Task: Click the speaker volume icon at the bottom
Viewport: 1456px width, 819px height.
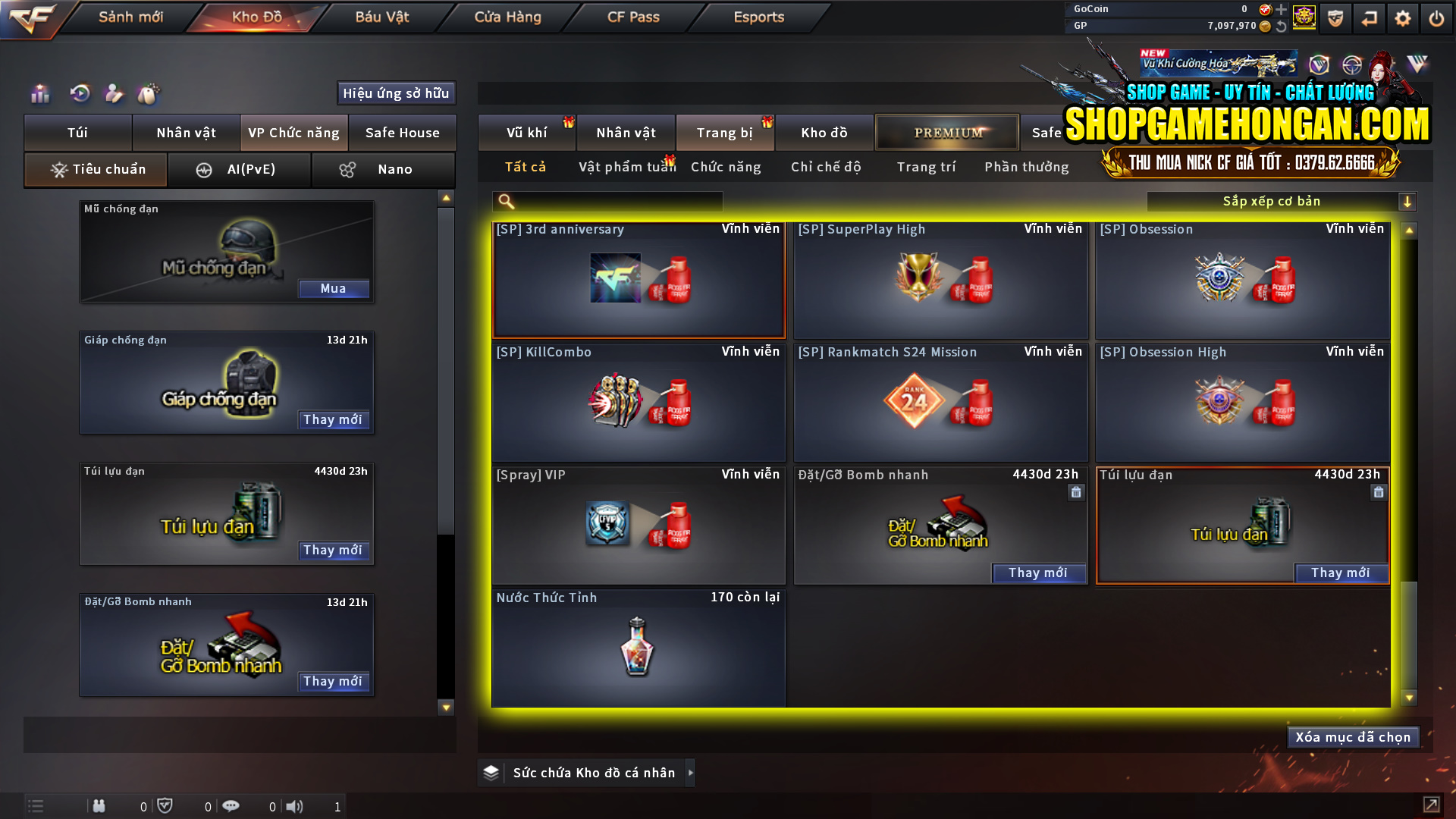Action: [295, 806]
